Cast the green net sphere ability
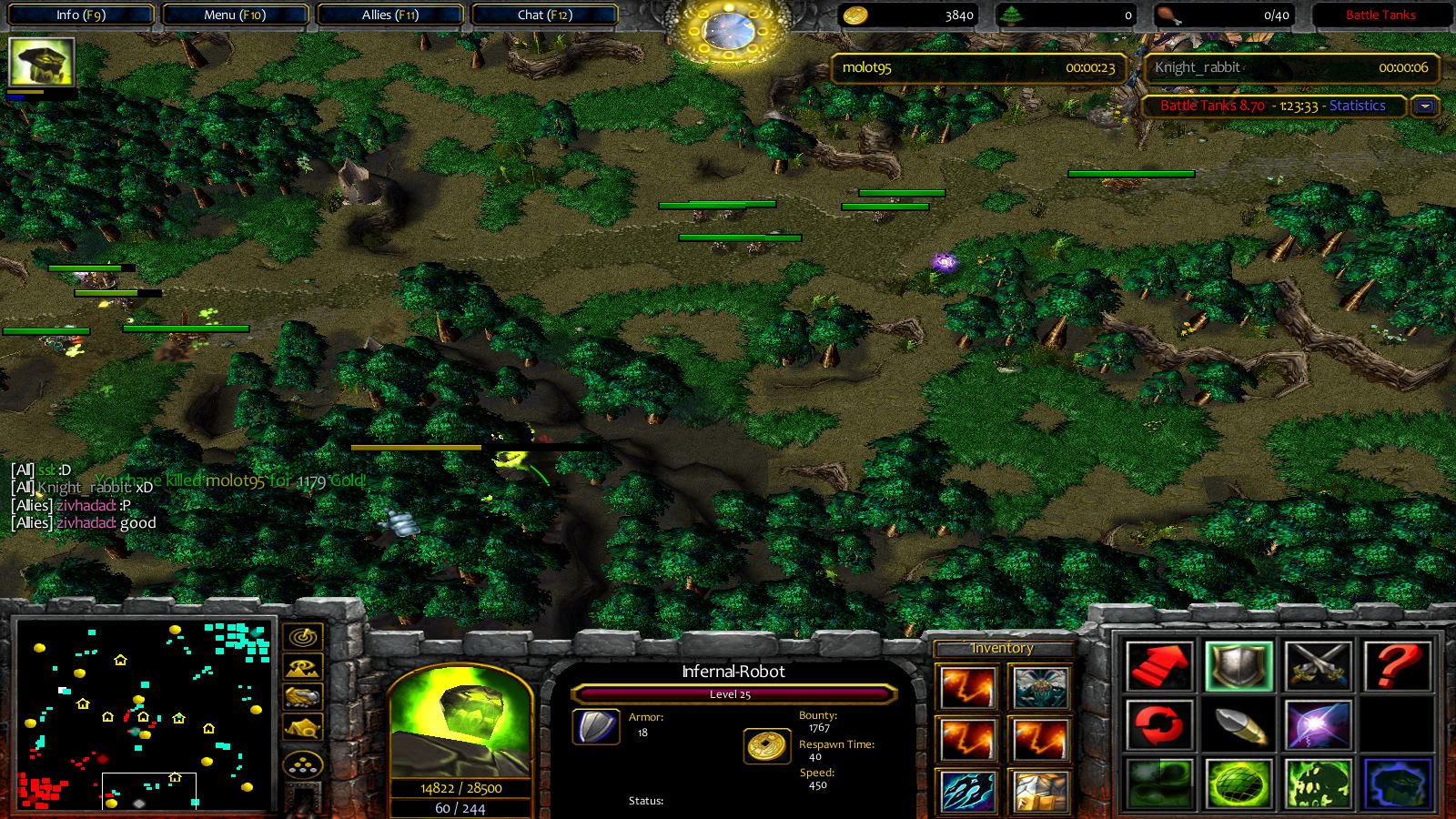 pyautogui.click(x=1238, y=784)
